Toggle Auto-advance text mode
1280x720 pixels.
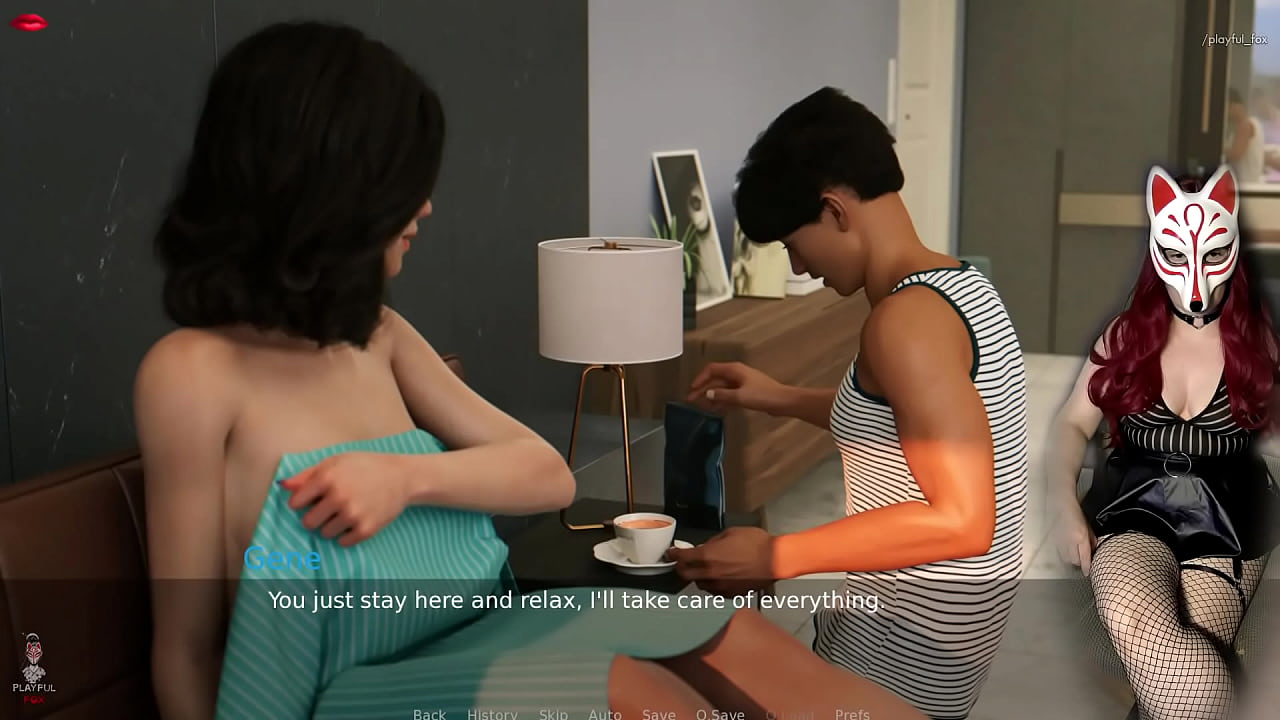[x=605, y=713]
